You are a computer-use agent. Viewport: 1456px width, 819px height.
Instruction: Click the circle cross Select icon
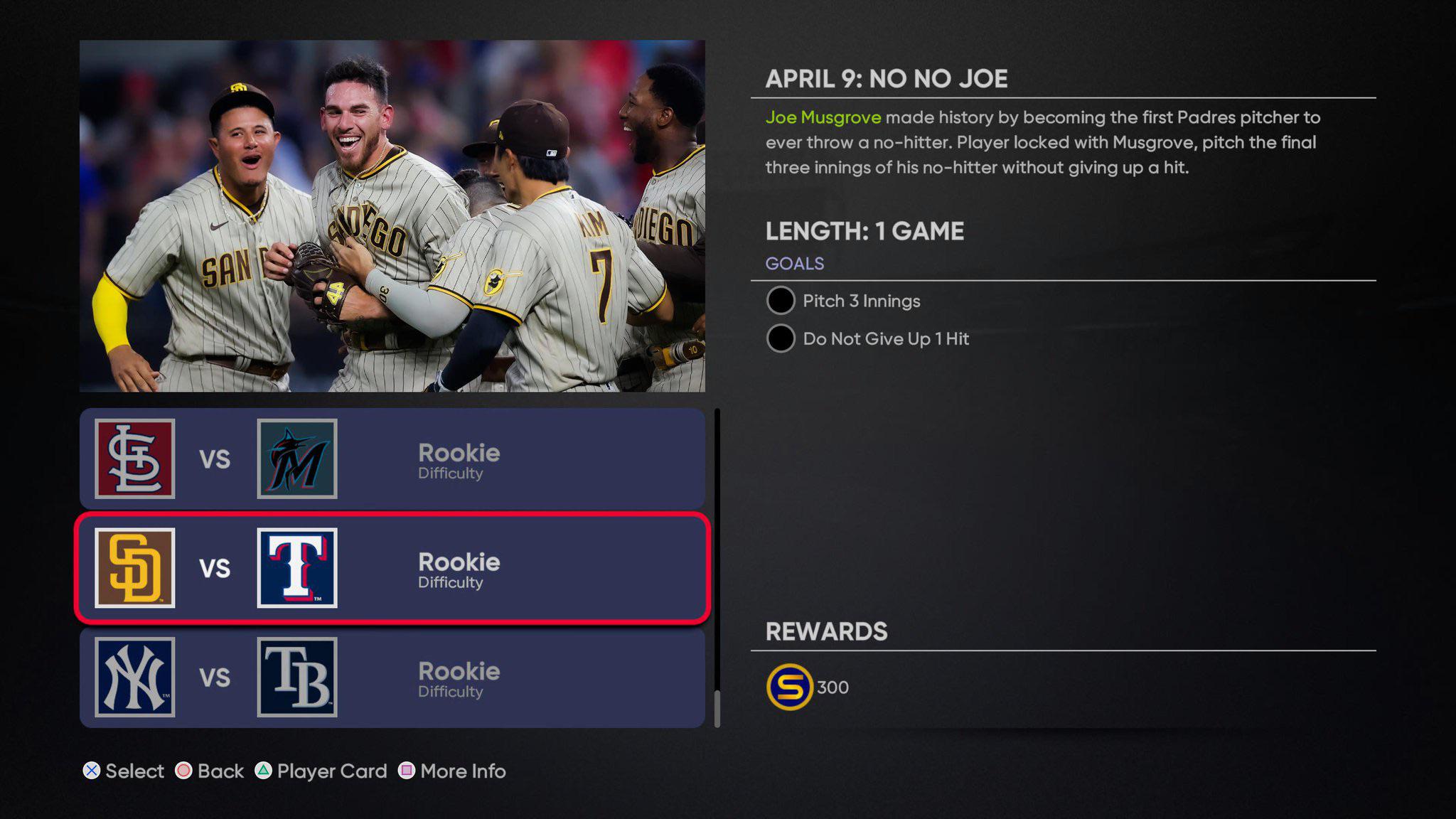point(90,771)
